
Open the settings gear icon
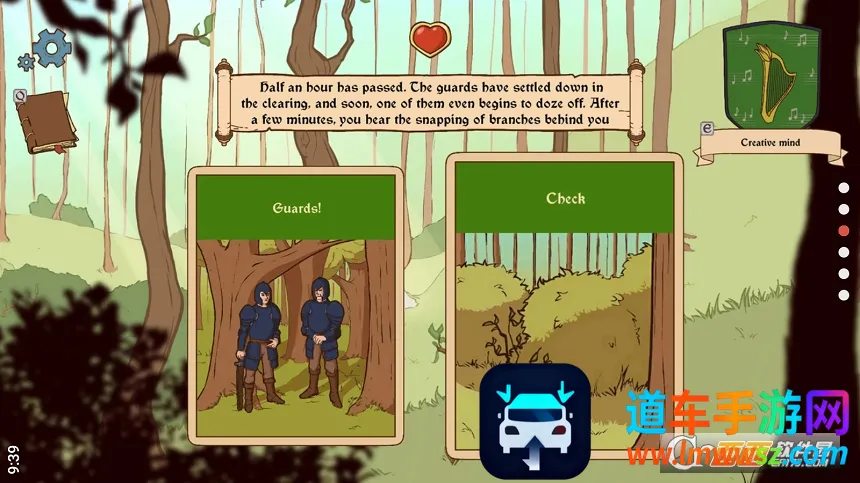pos(50,47)
